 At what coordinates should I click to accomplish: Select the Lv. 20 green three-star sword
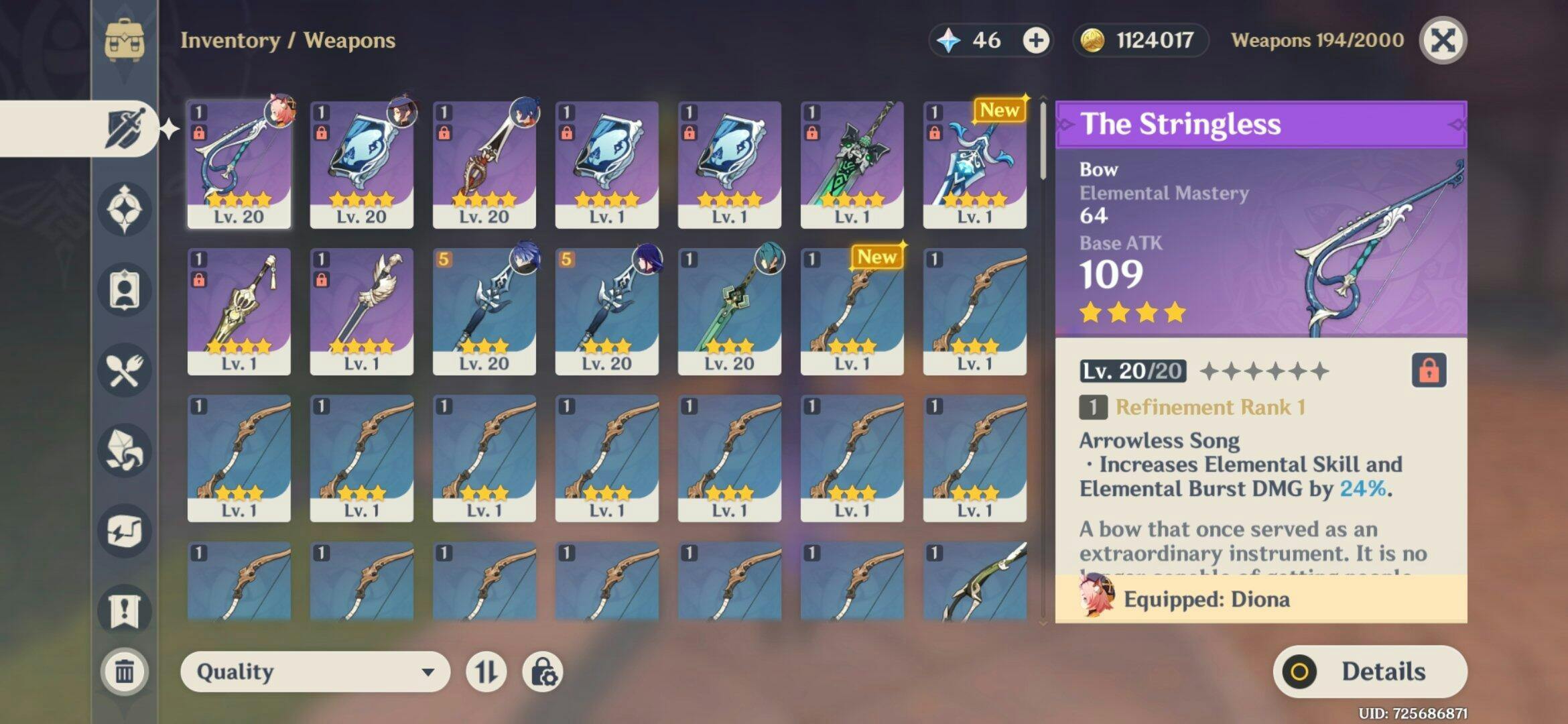[729, 312]
